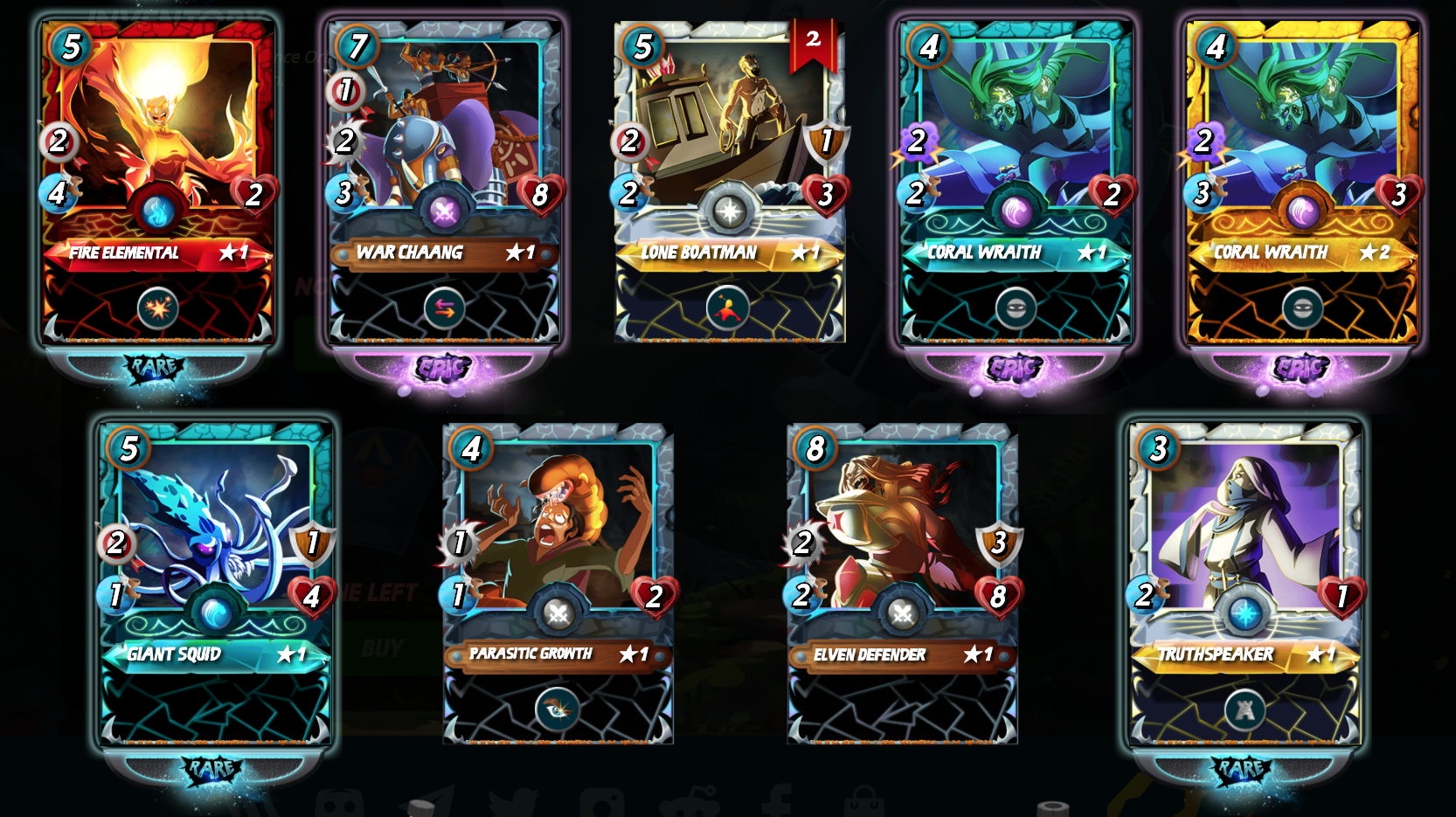Click Parasitic Growth's eye ability icon
The height and width of the screenshot is (817, 1456).
click(x=558, y=710)
